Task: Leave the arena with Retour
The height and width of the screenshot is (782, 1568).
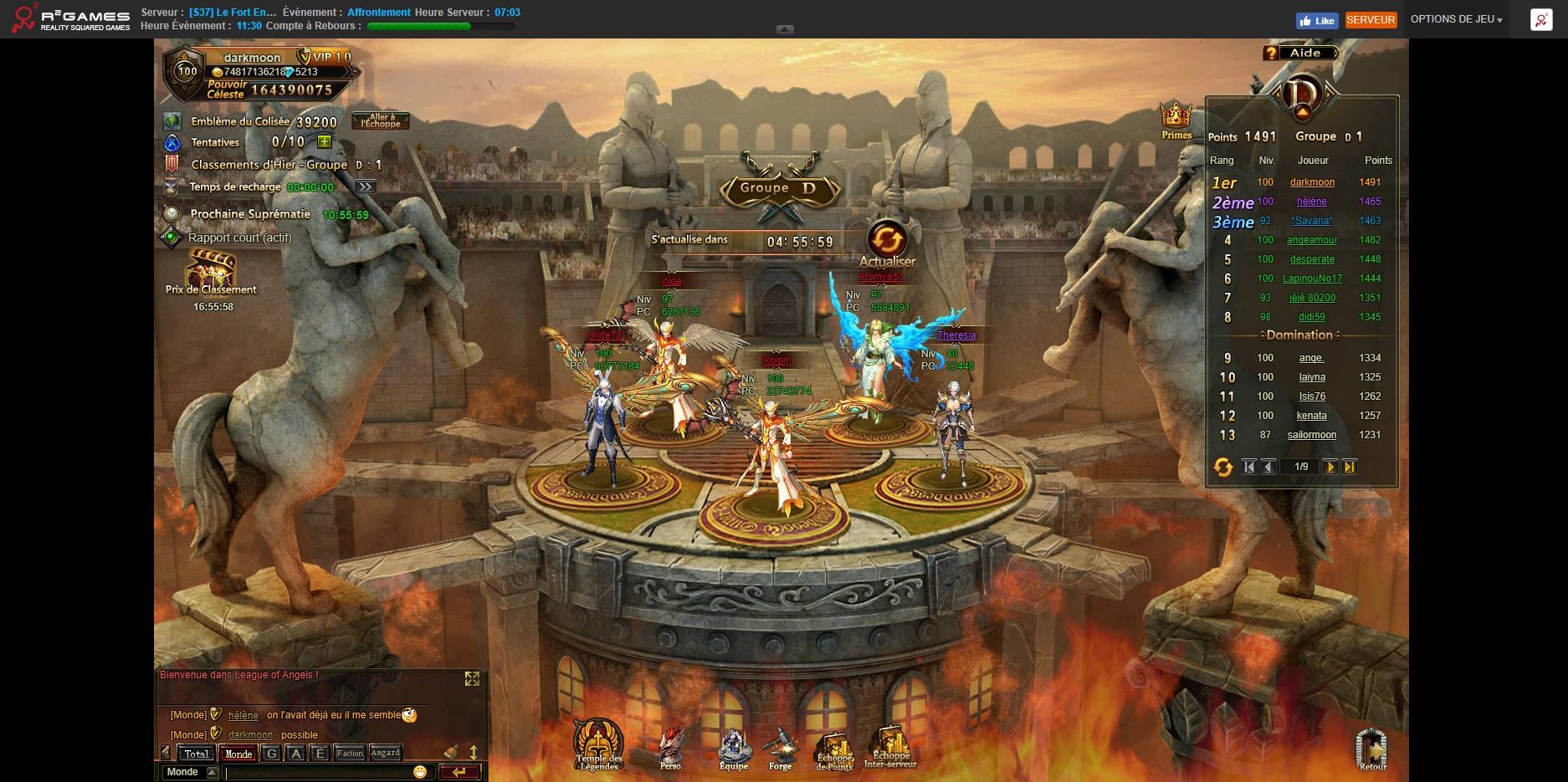Action: coord(1371,746)
